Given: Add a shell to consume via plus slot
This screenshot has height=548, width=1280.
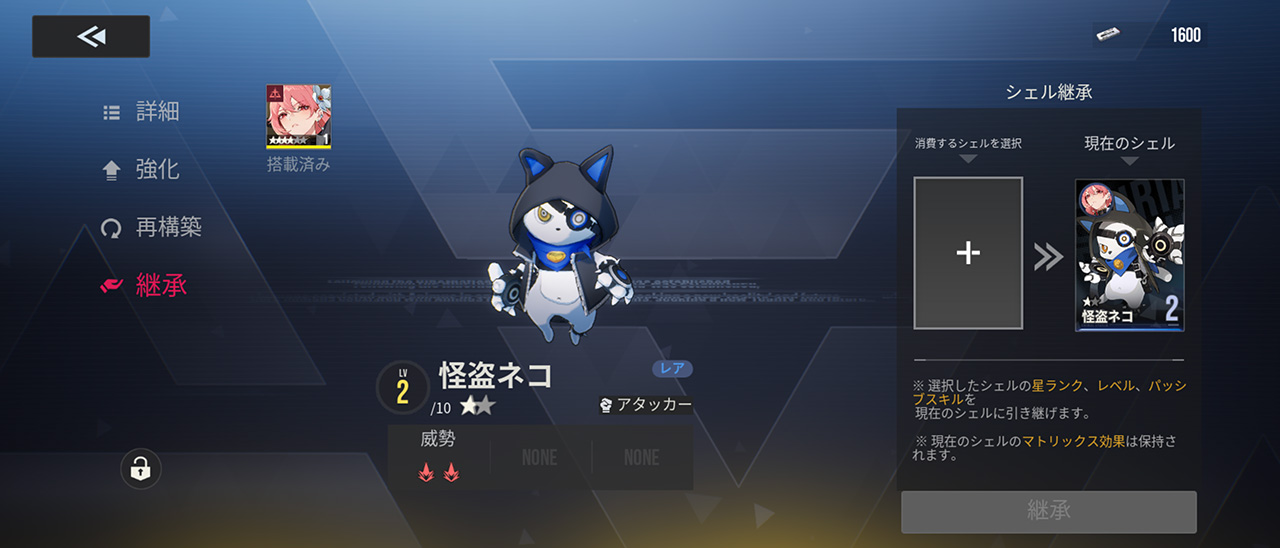Looking at the screenshot, I should coord(968,253).
